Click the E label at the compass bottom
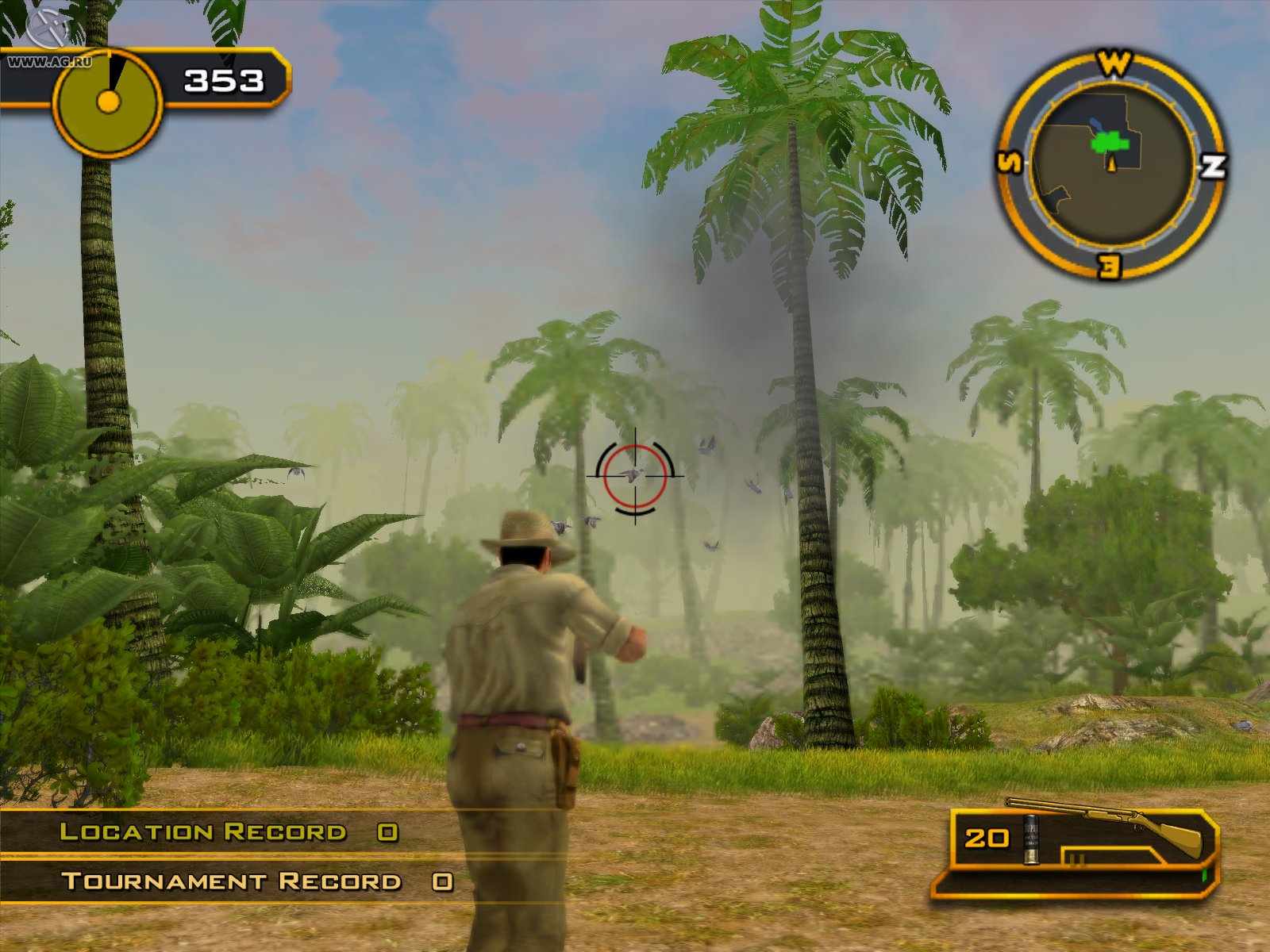The width and height of the screenshot is (1270, 952). pos(1108,267)
